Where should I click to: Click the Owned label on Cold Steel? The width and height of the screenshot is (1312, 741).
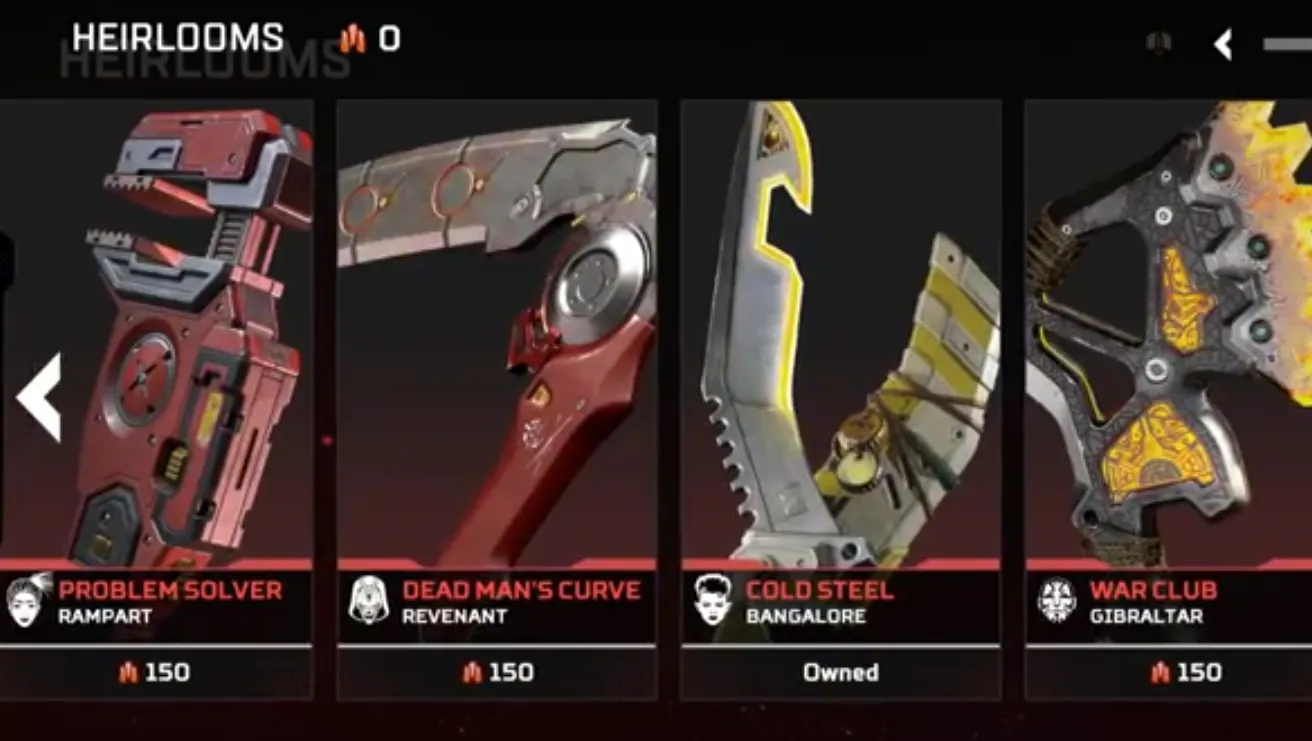[x=841, y=673]
